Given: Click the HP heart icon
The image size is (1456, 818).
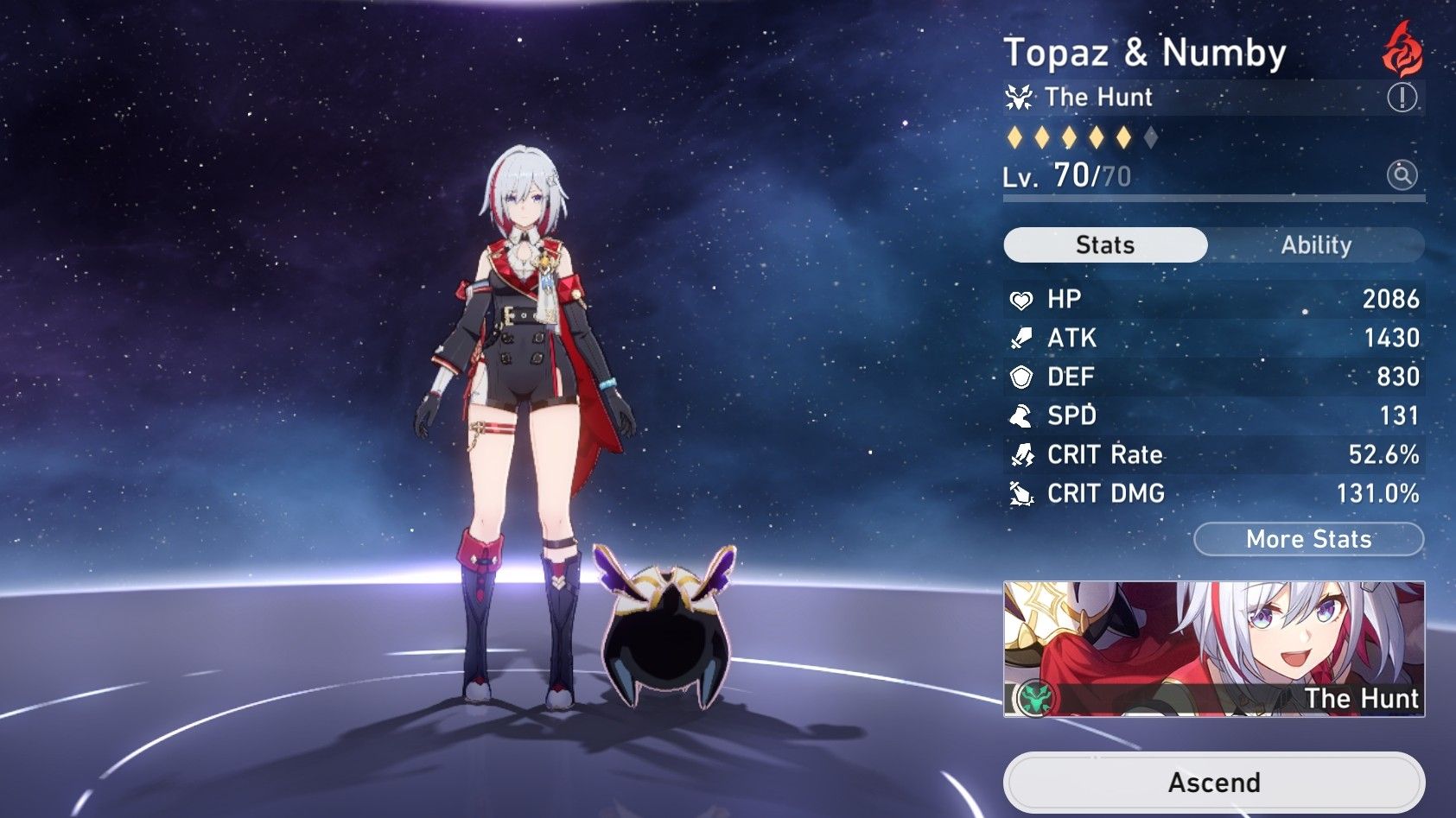Looking at the screenshot, I should [1022, 299].
